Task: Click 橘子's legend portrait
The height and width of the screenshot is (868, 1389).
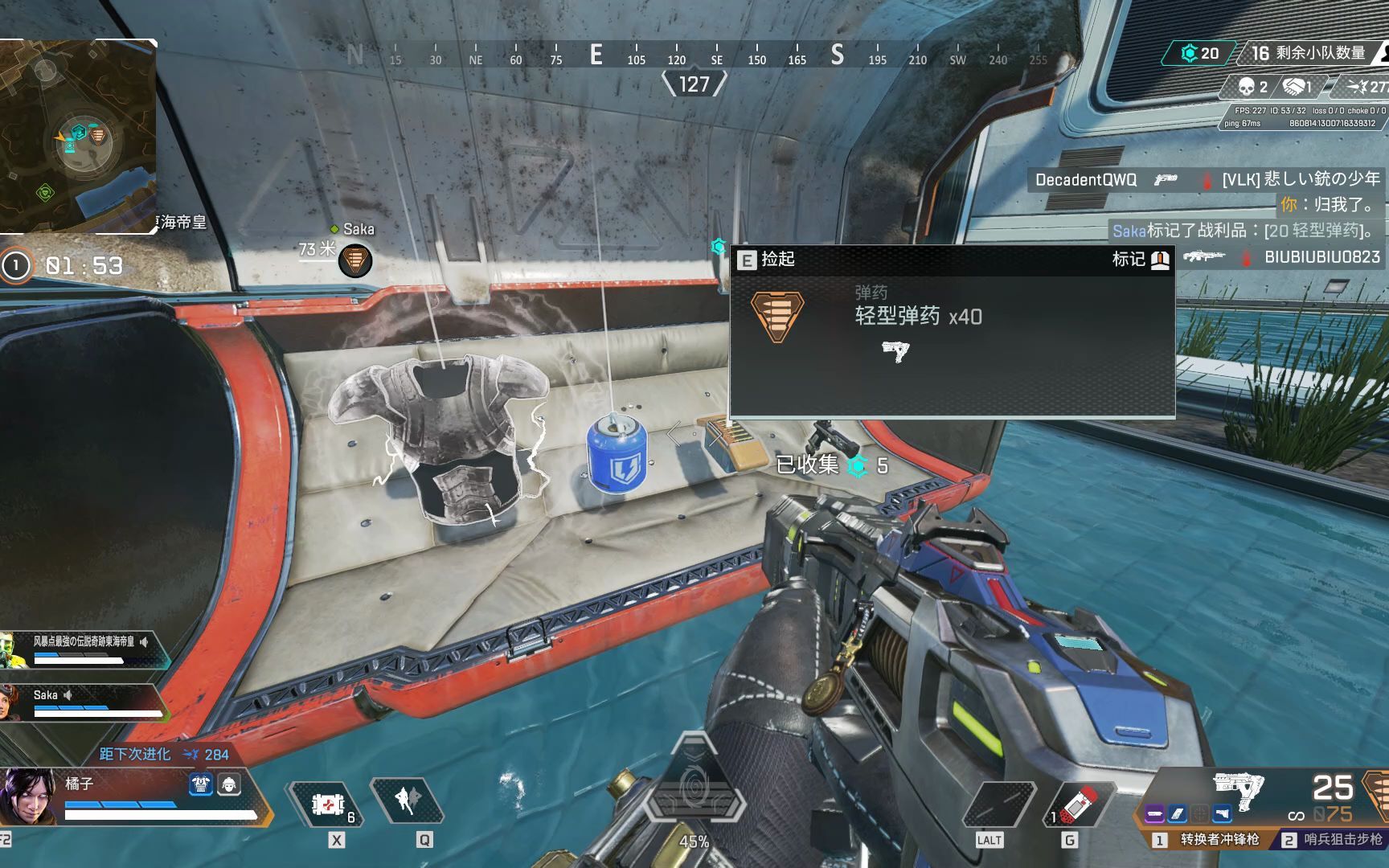Action: tap(29, 796)
